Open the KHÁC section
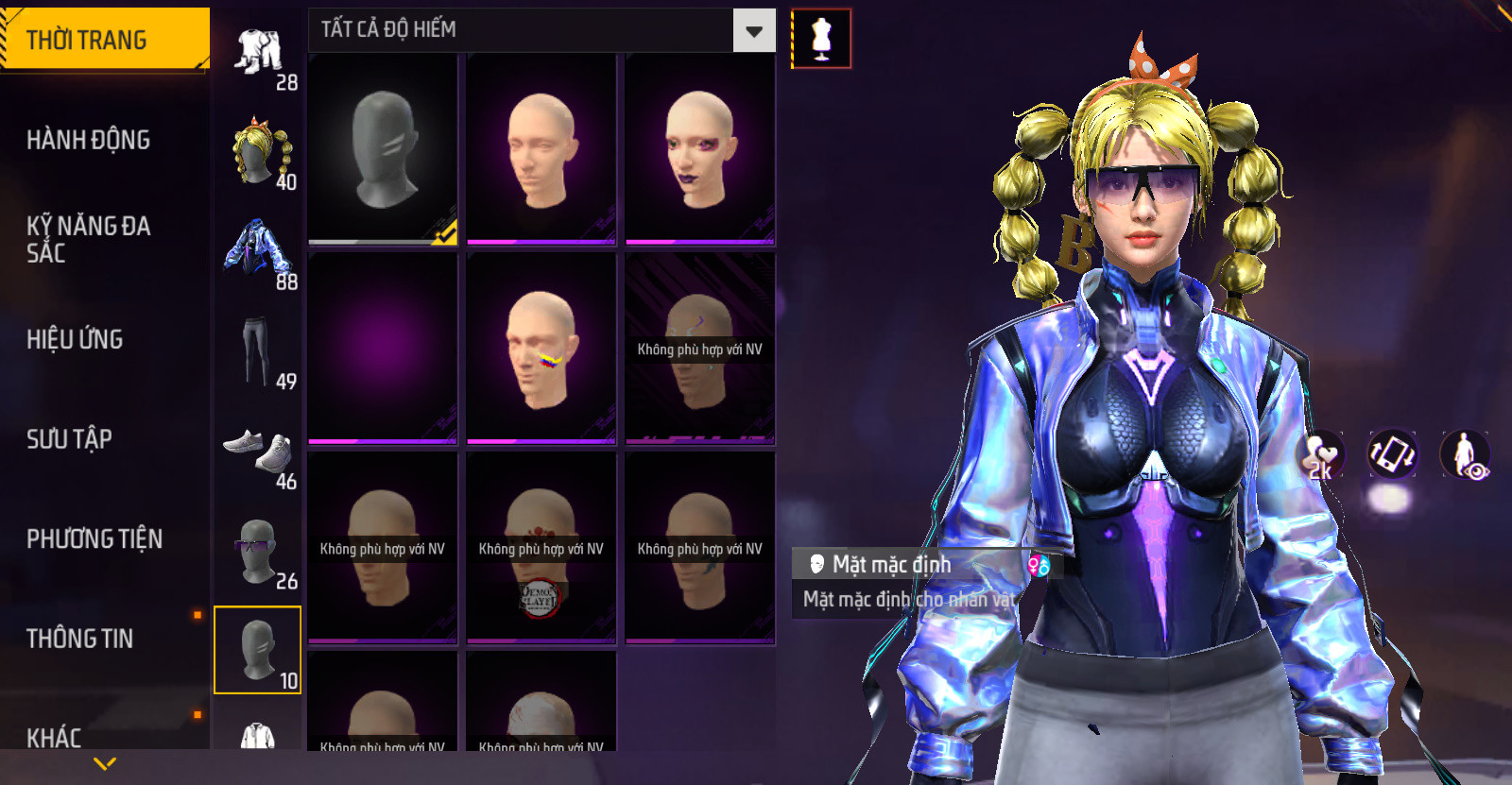Image resolution: width=1512 pixels, height=785 pixels. (55, 736)
